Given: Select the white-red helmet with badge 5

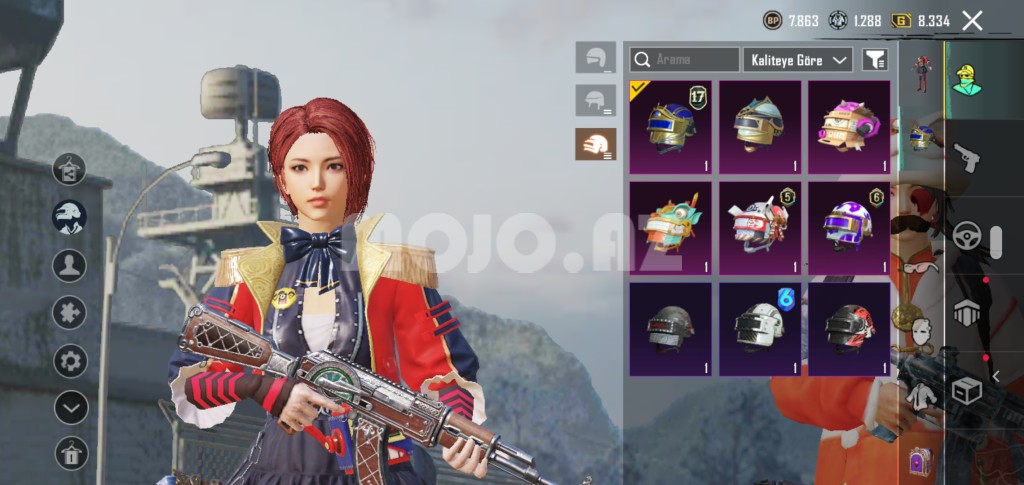Looking at the screenshot, I should (759, 228).
